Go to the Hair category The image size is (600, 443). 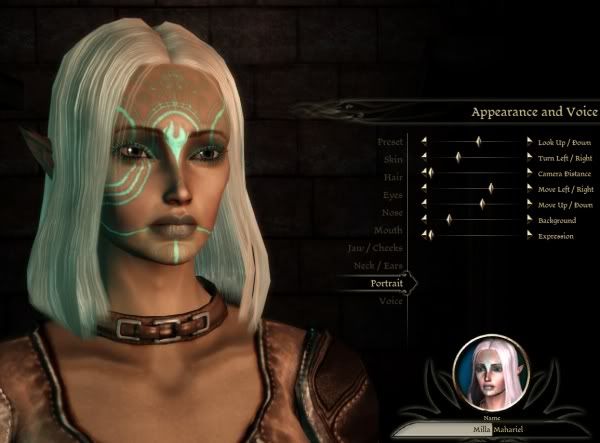pyautogui.click(x=392, y=177)
